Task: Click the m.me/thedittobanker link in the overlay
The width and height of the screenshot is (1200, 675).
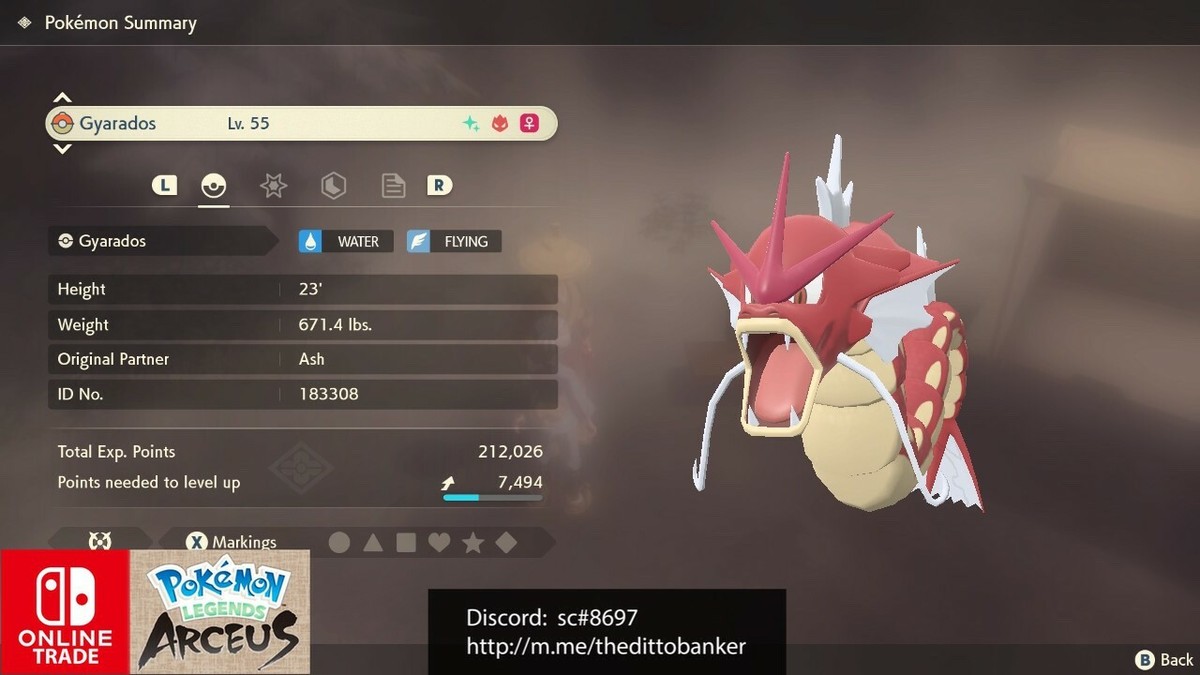Action: coord(606,646)
